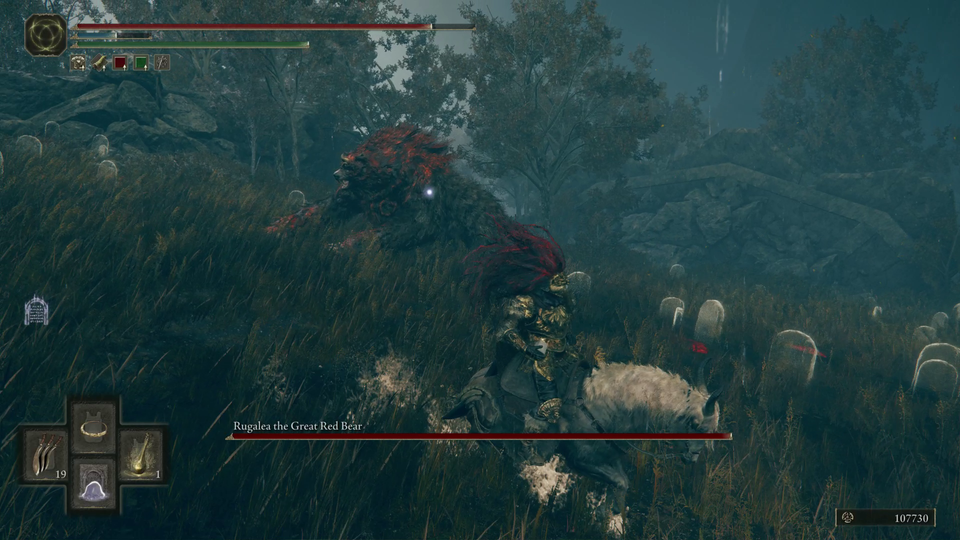Screen dimensions: 960x540
Task: Select the throwing daggers quick slot
Action: [46, 455]
